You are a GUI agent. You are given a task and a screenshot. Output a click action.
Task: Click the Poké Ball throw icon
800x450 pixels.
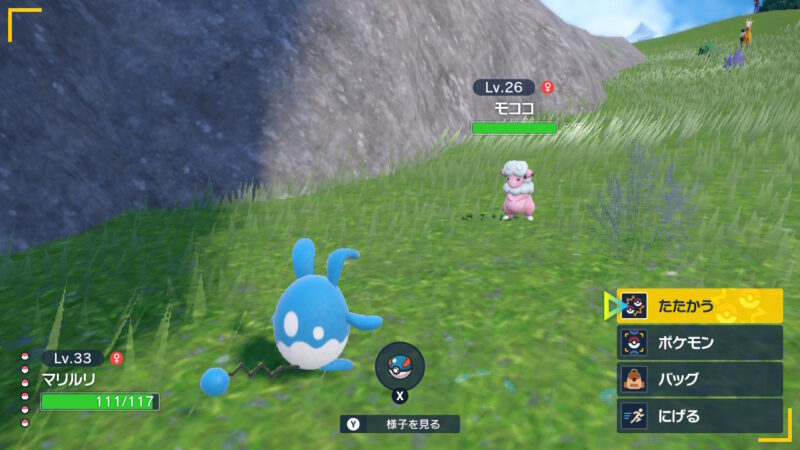tap(400, 366)
